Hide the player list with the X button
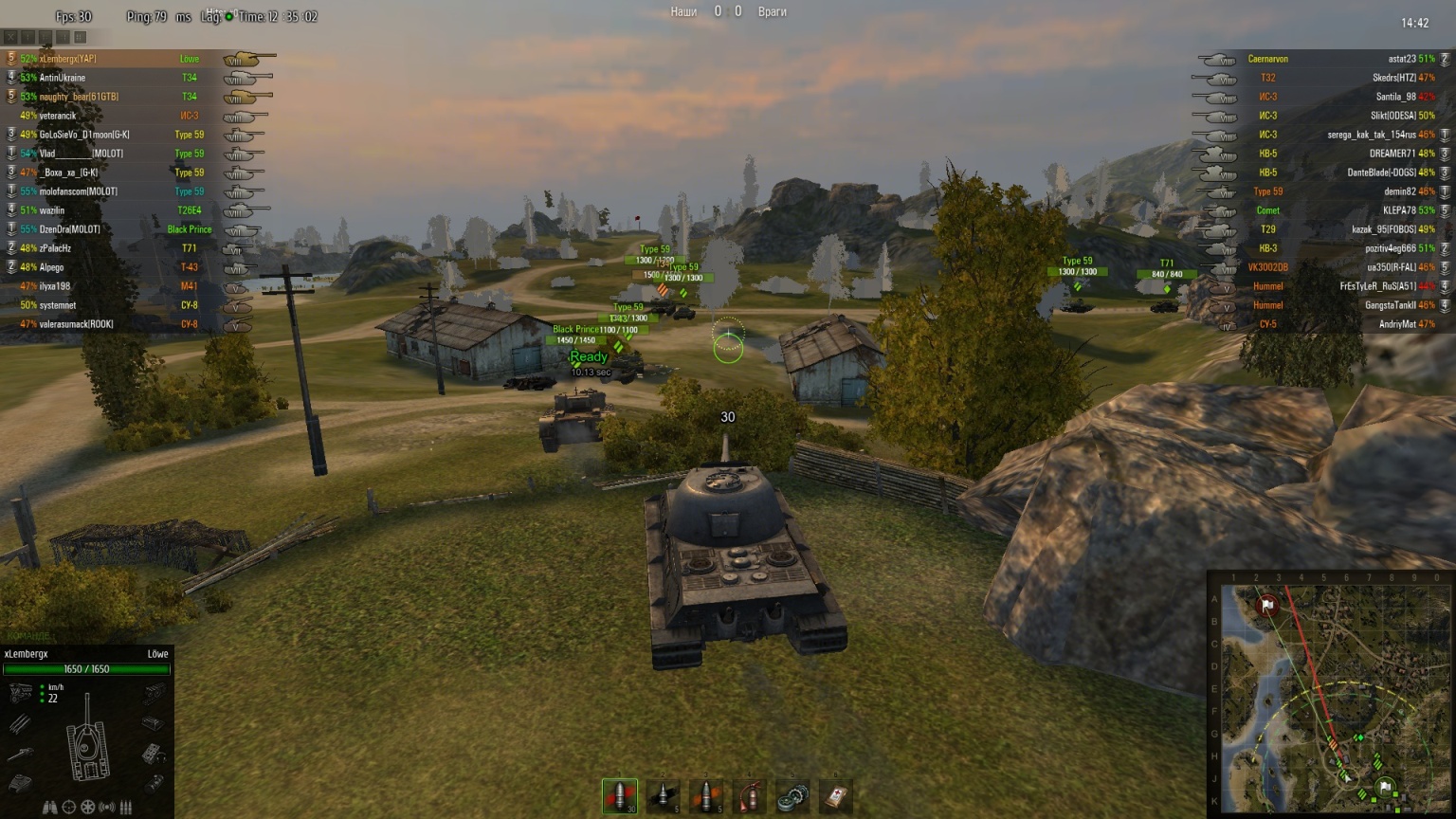This screenshot has width=1456, height=819. click(10, 37)
